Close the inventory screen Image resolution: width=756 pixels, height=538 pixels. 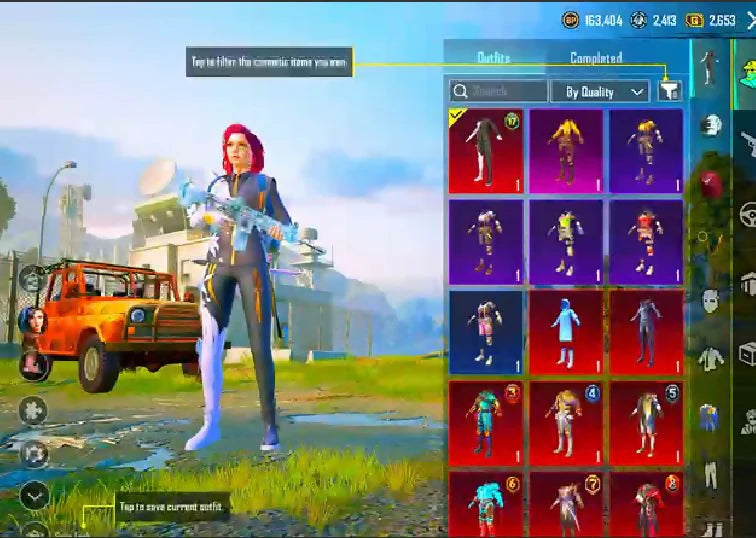(x=750, y=20)
